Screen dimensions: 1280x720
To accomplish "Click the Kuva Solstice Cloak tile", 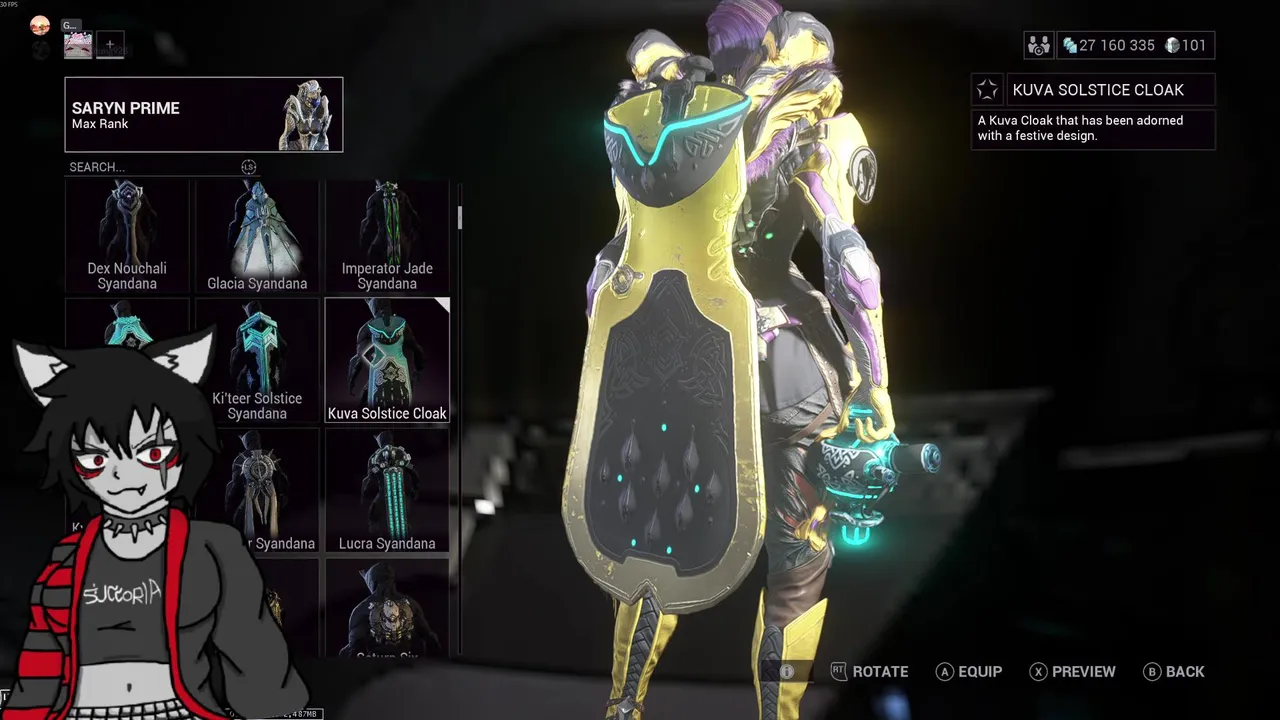I will click(x=387, y=360).
